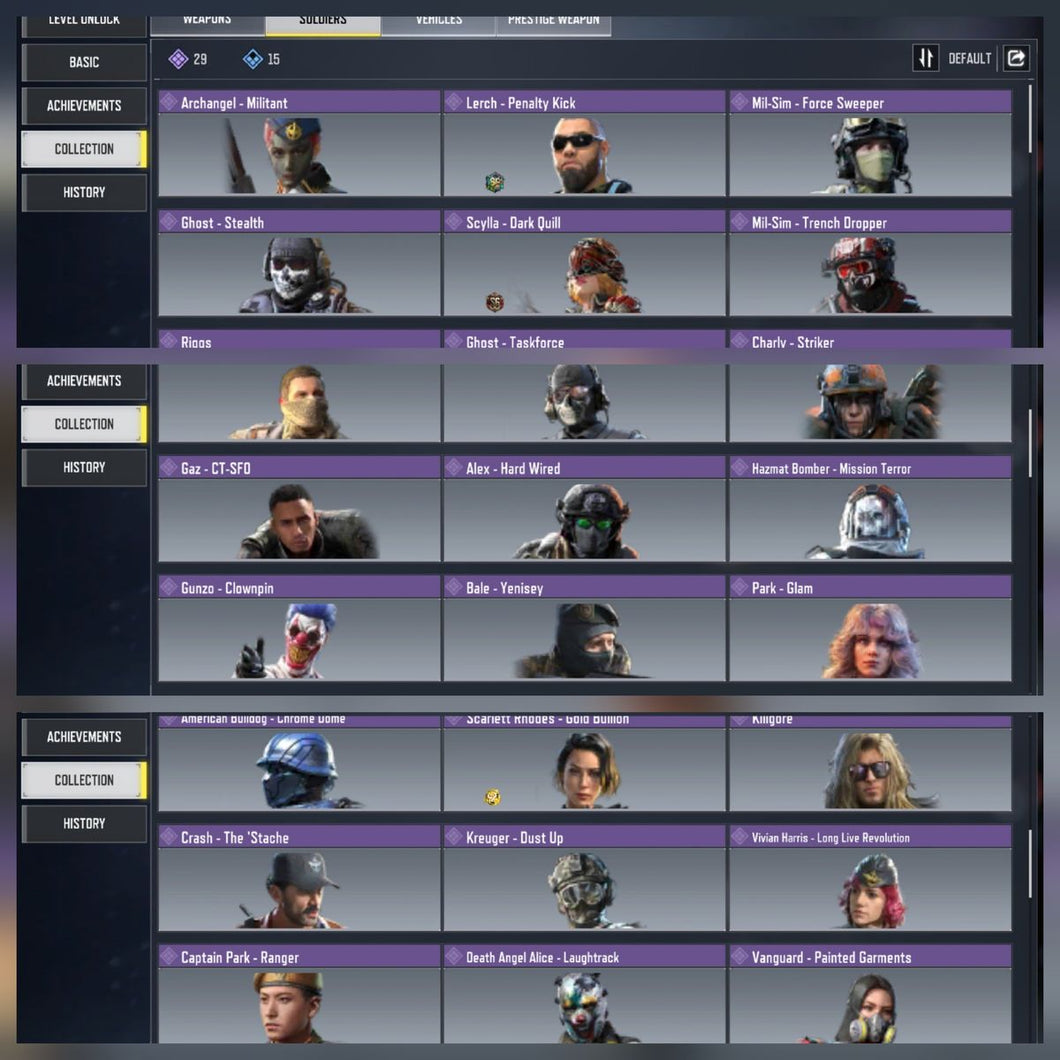Select the Archangel - Militant soldier card
The height and width of the screenshot is (1060, 1060).
299,144
